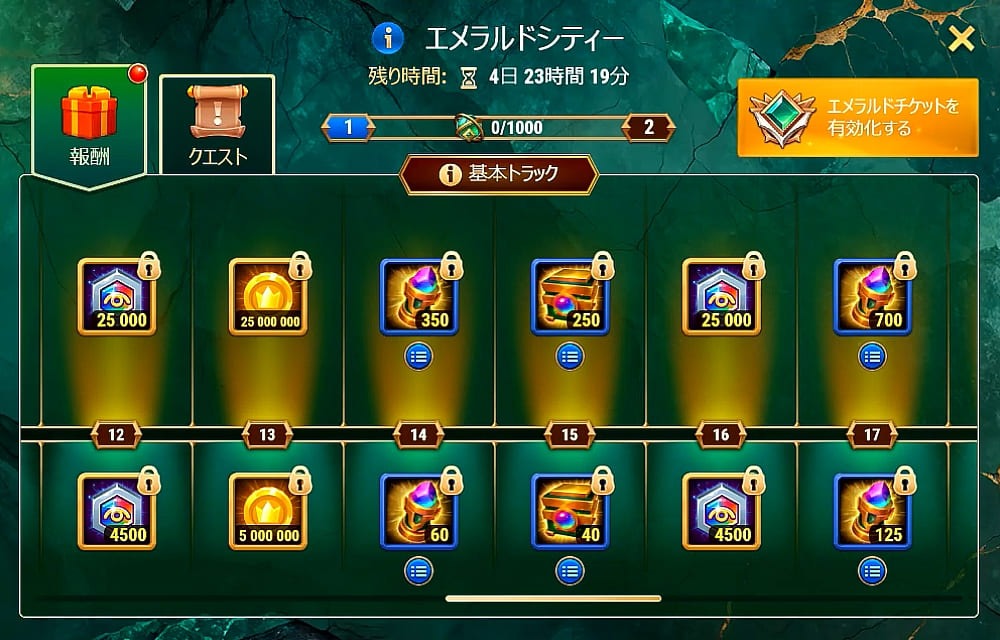This screenshot has width=1000, height=640.
Task: Select the locked 5 000 000 gold reward
Action: pyautogui.click(x=268, y=511)
